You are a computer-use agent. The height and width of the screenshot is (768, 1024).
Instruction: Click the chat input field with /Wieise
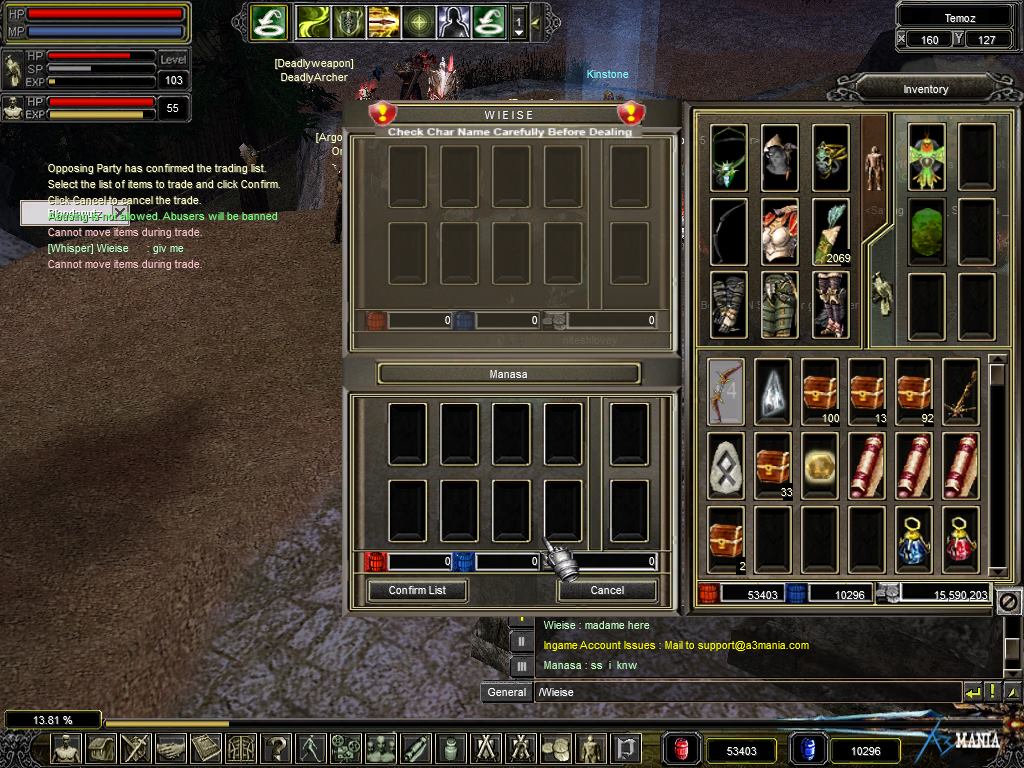coord(745,692)
